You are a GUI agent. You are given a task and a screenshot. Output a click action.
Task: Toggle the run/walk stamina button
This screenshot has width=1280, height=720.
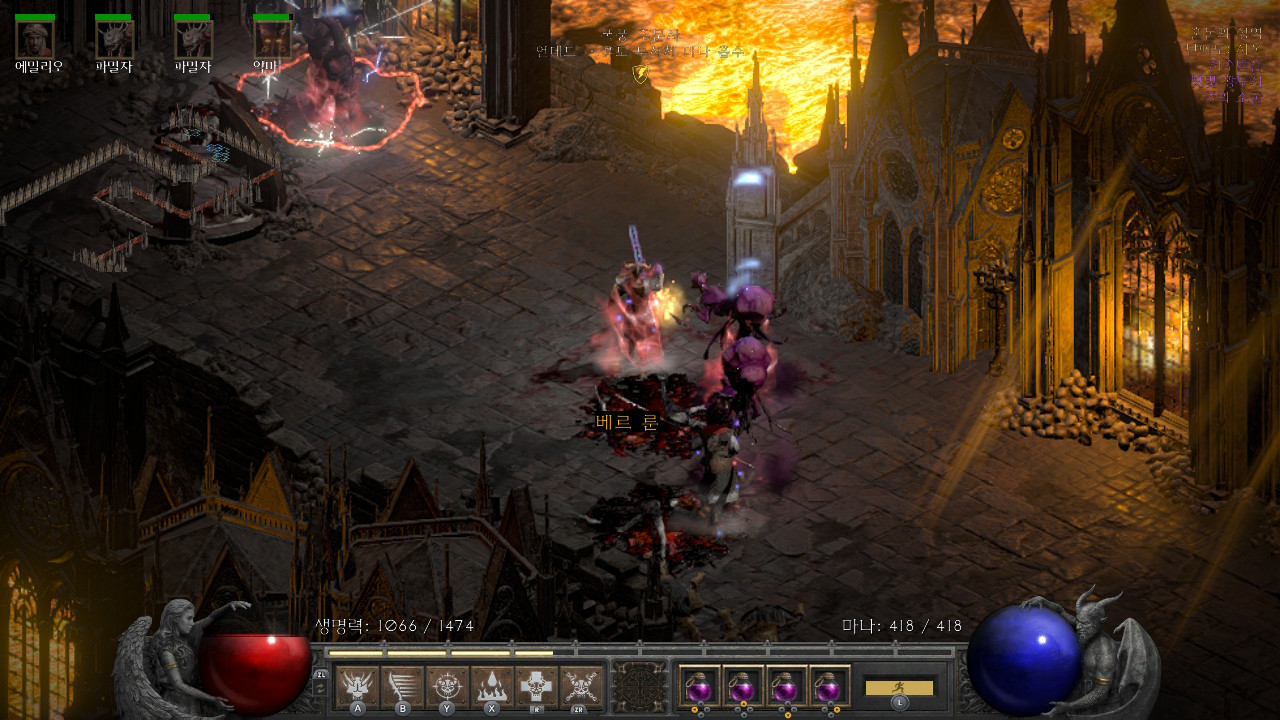[899, 688]
